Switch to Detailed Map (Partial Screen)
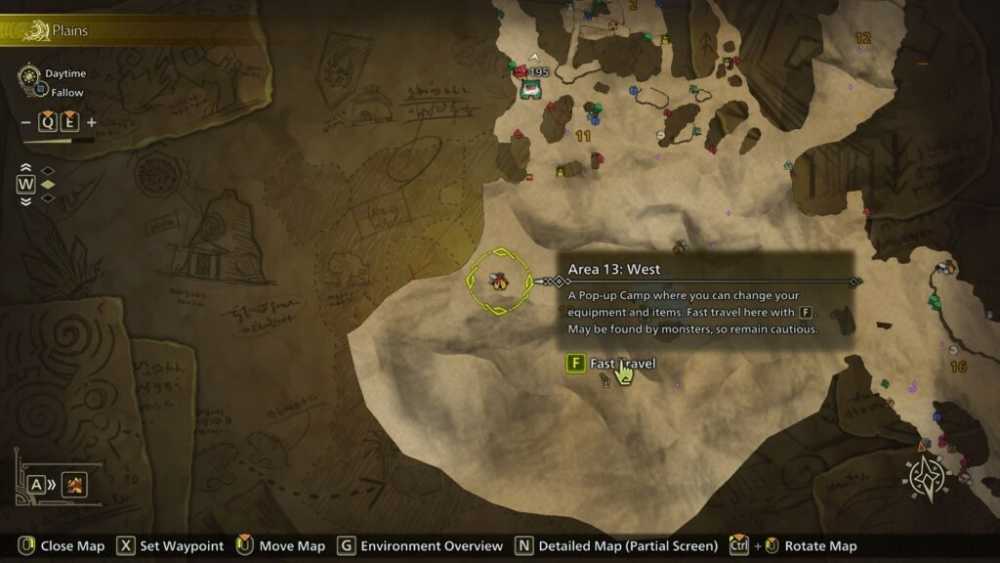Viewport: 1000px width, 563px height. [617, 546]
